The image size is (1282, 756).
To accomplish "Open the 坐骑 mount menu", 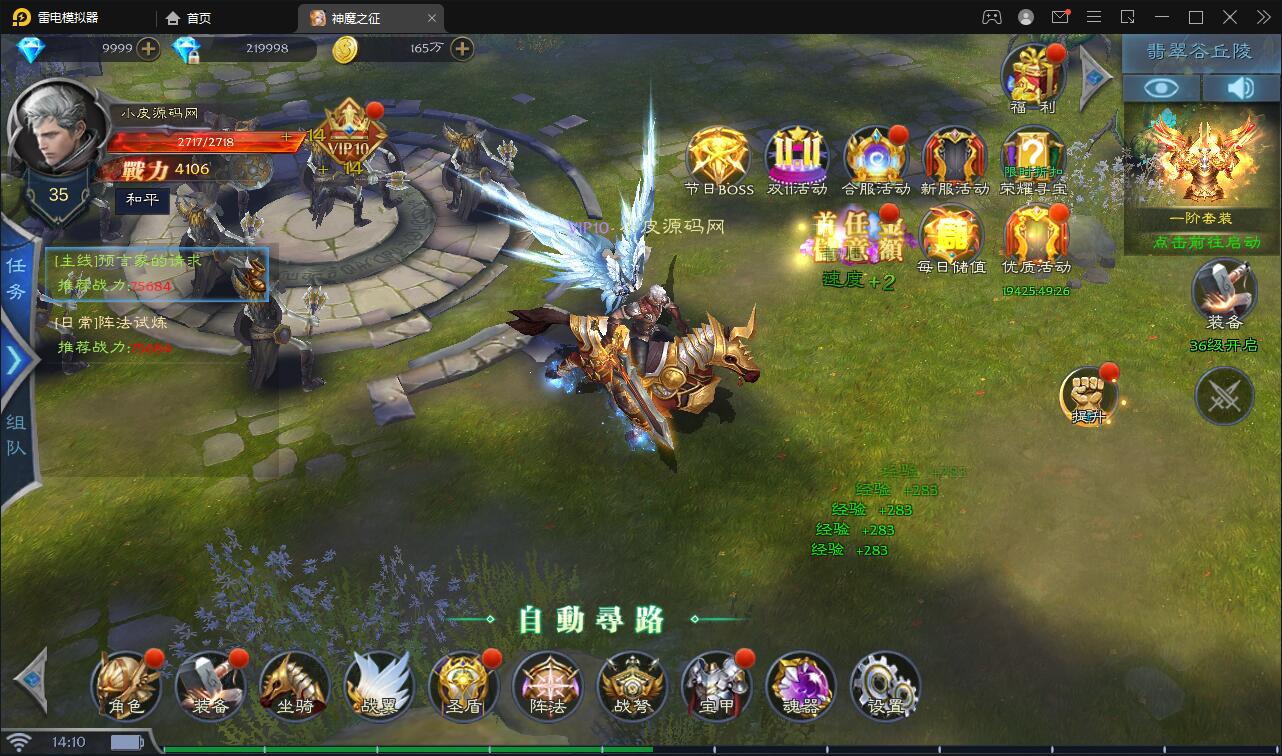I will tap(294, 686).
